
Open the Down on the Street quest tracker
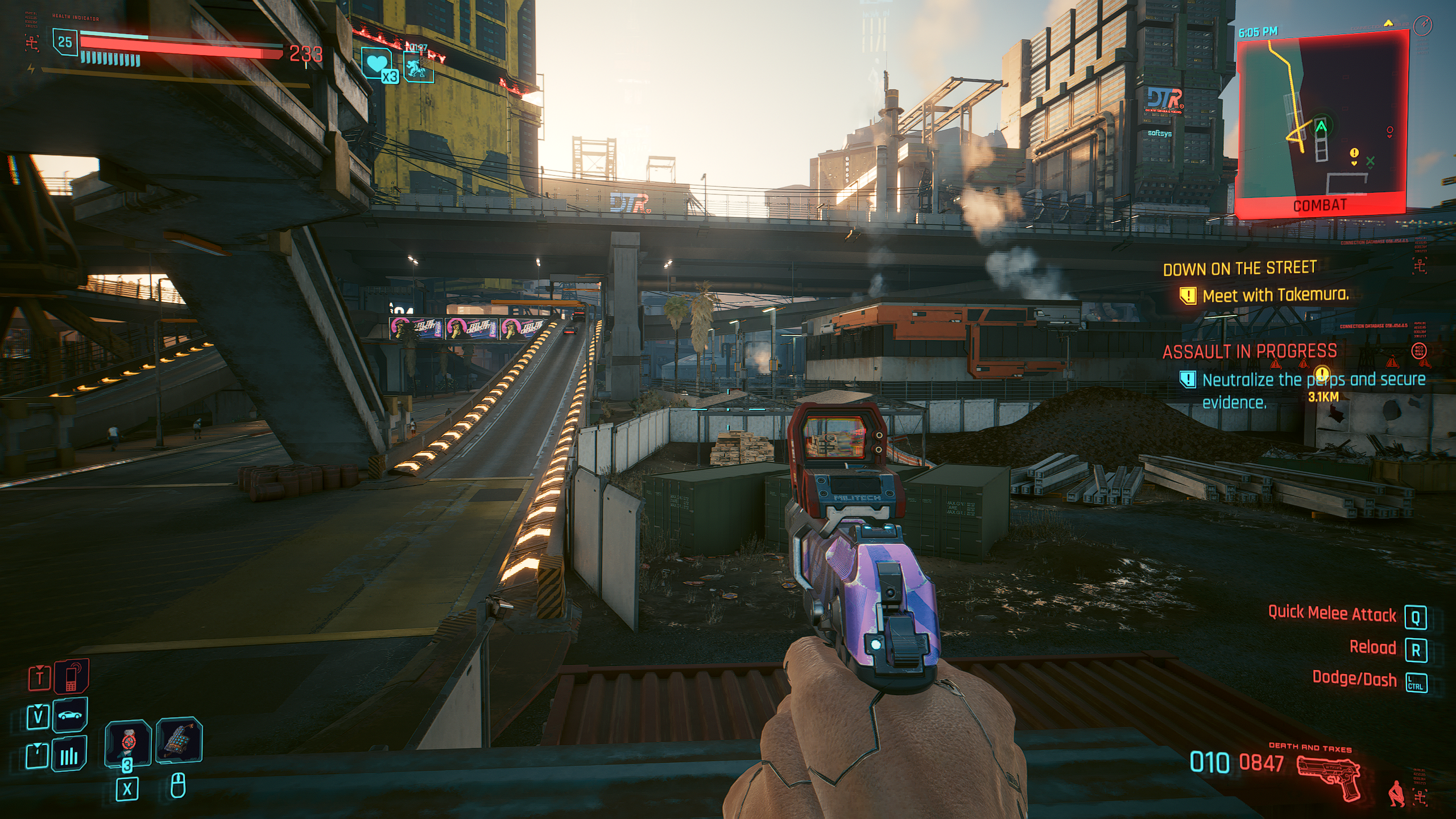(1239, 268)
